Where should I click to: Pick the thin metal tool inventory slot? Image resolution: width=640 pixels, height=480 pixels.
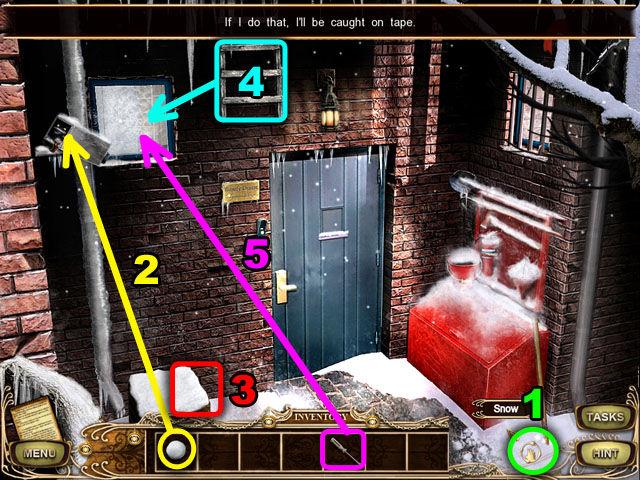pyautogui.click(x=343, y=451)
